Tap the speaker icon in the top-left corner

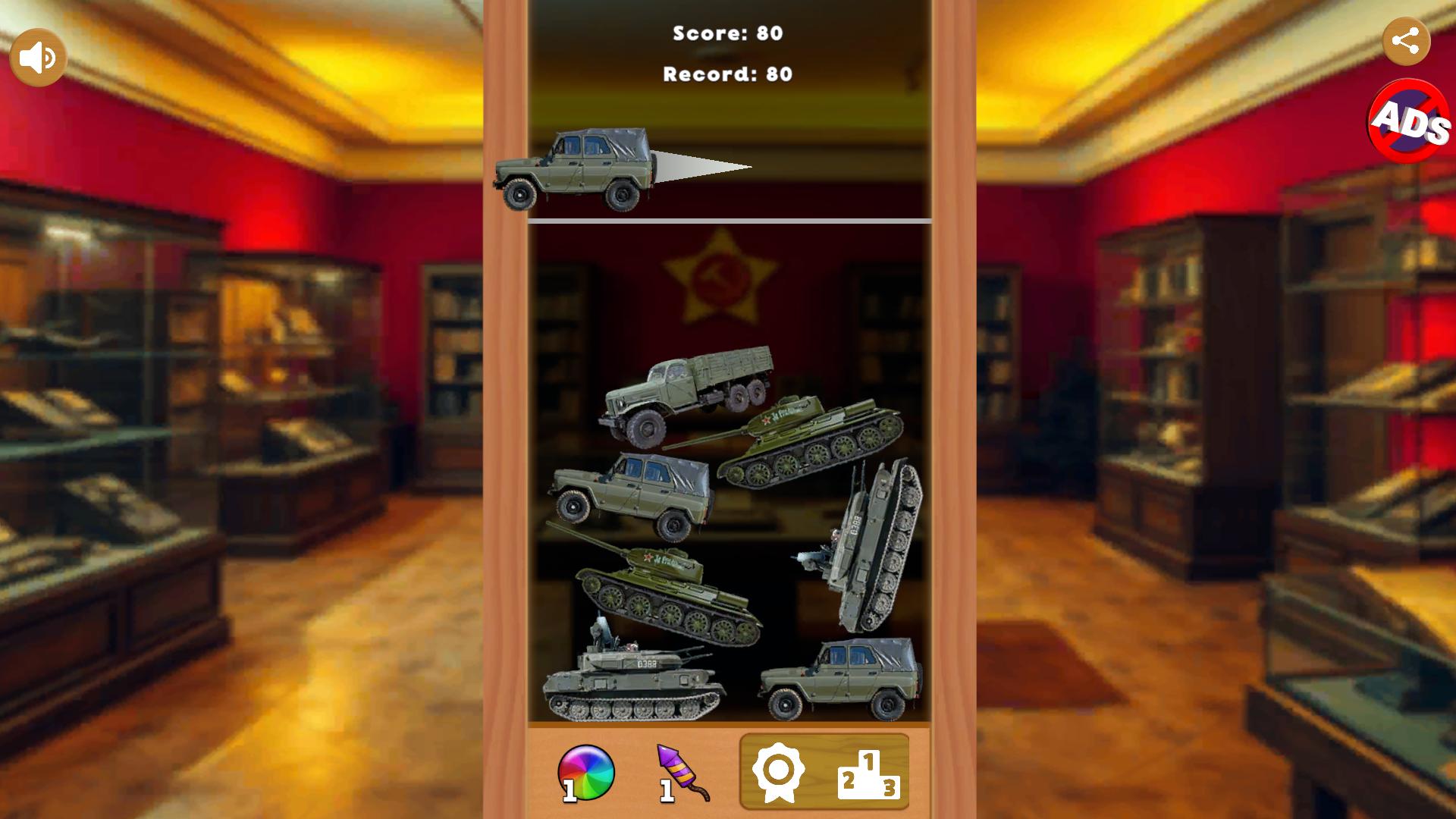[36, 55]
